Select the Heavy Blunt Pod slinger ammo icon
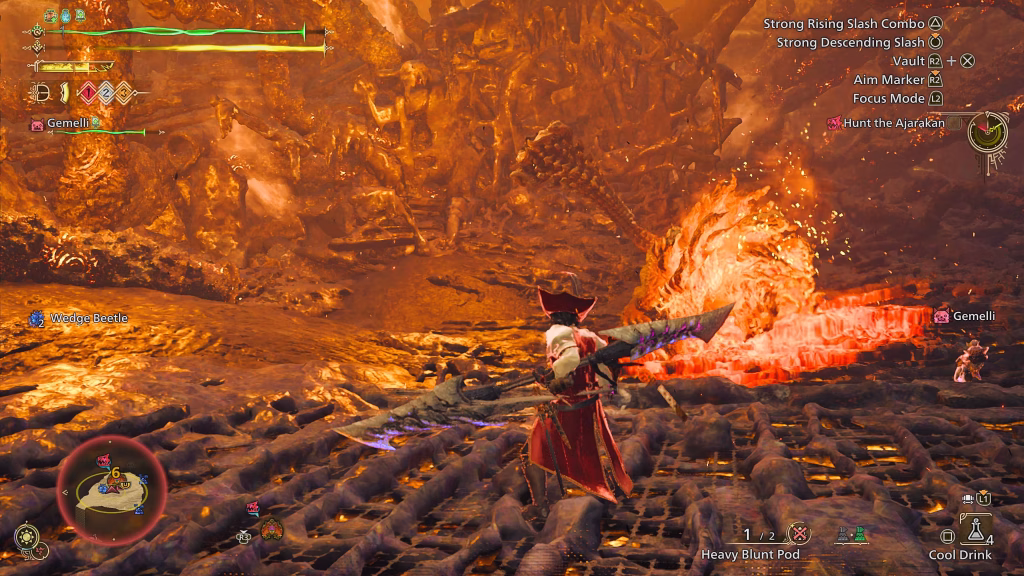This screenshot has height=576, width=1024. click(x=799, y=534)
